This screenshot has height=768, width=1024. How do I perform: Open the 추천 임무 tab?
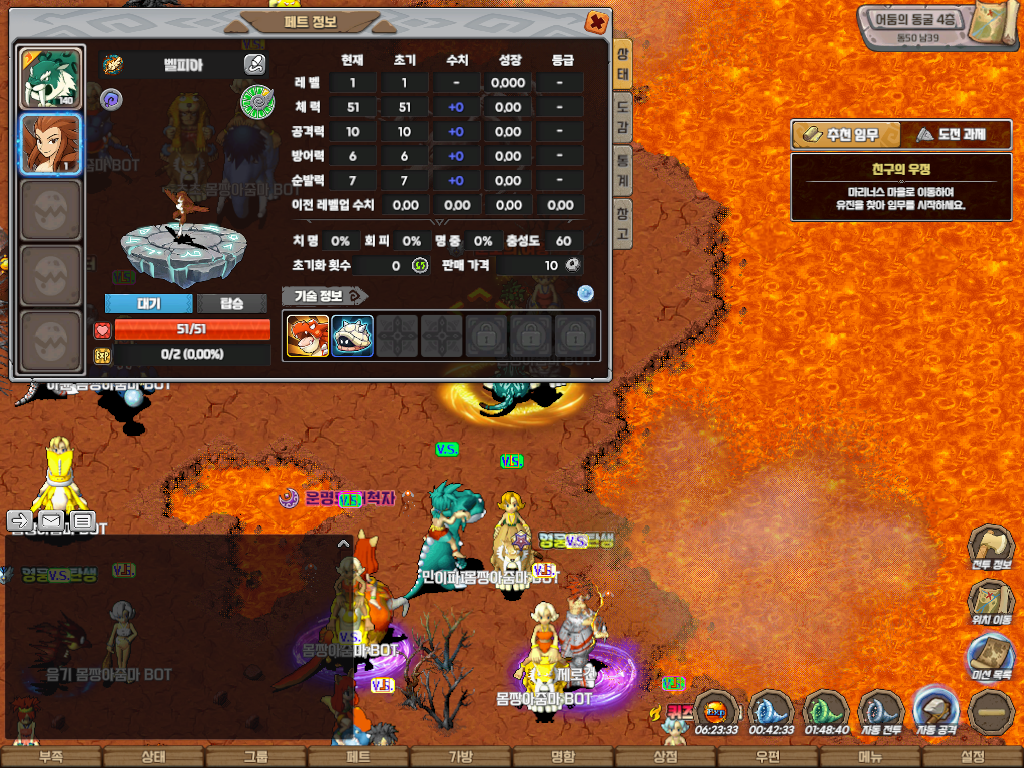(845, 134)
